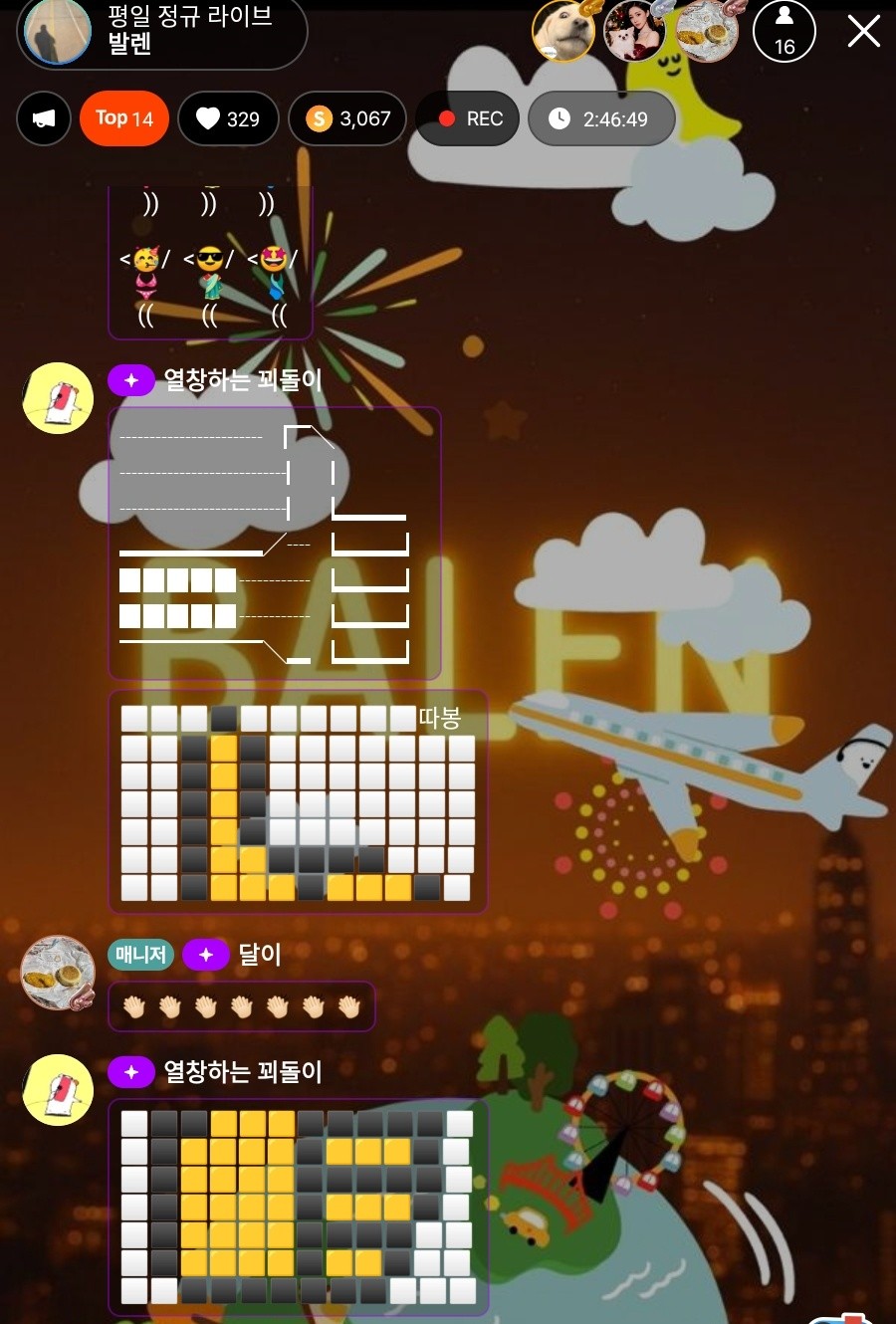Select the username 달이 in chat
Image resolution: width=896 pixels, height=1324 pixels.
coord(260,955)
